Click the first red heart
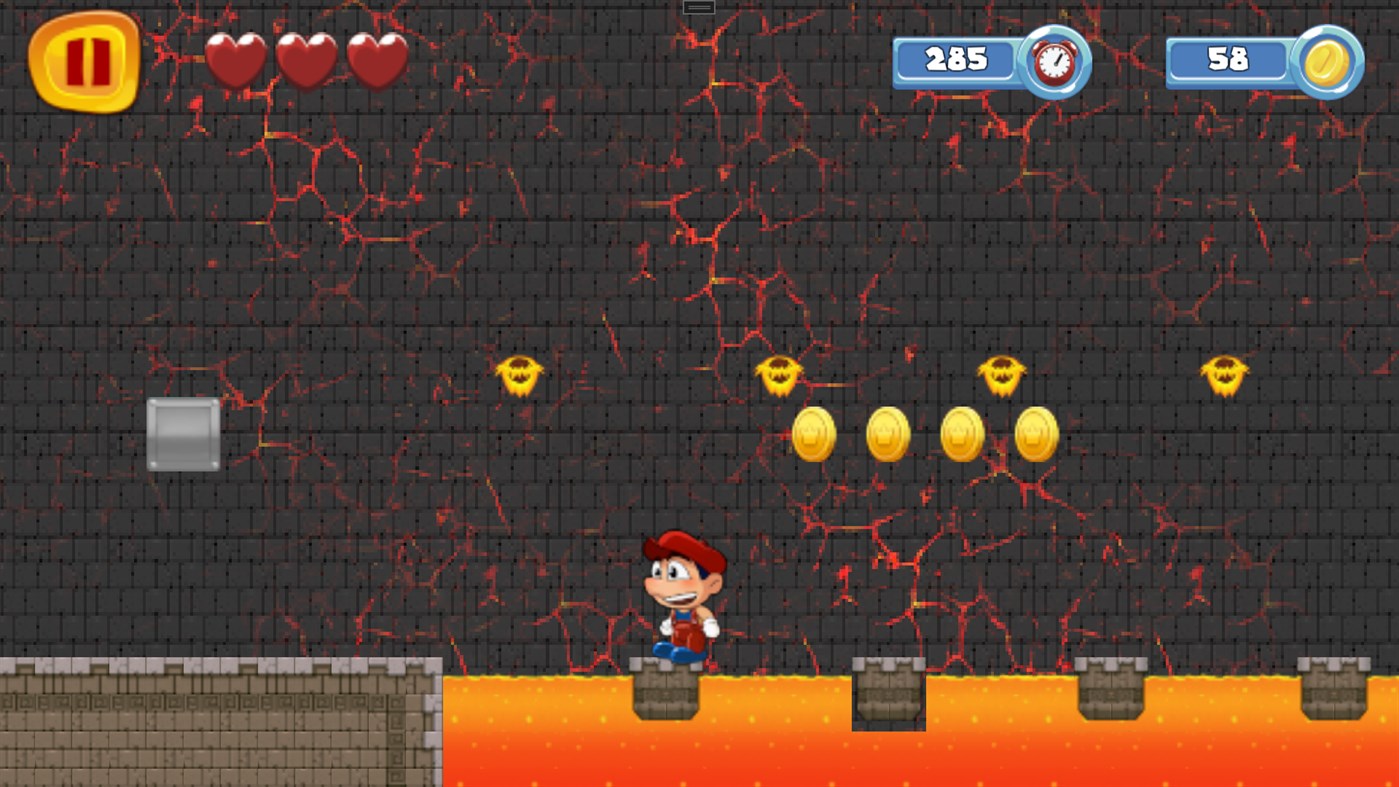 coord(236,58)
